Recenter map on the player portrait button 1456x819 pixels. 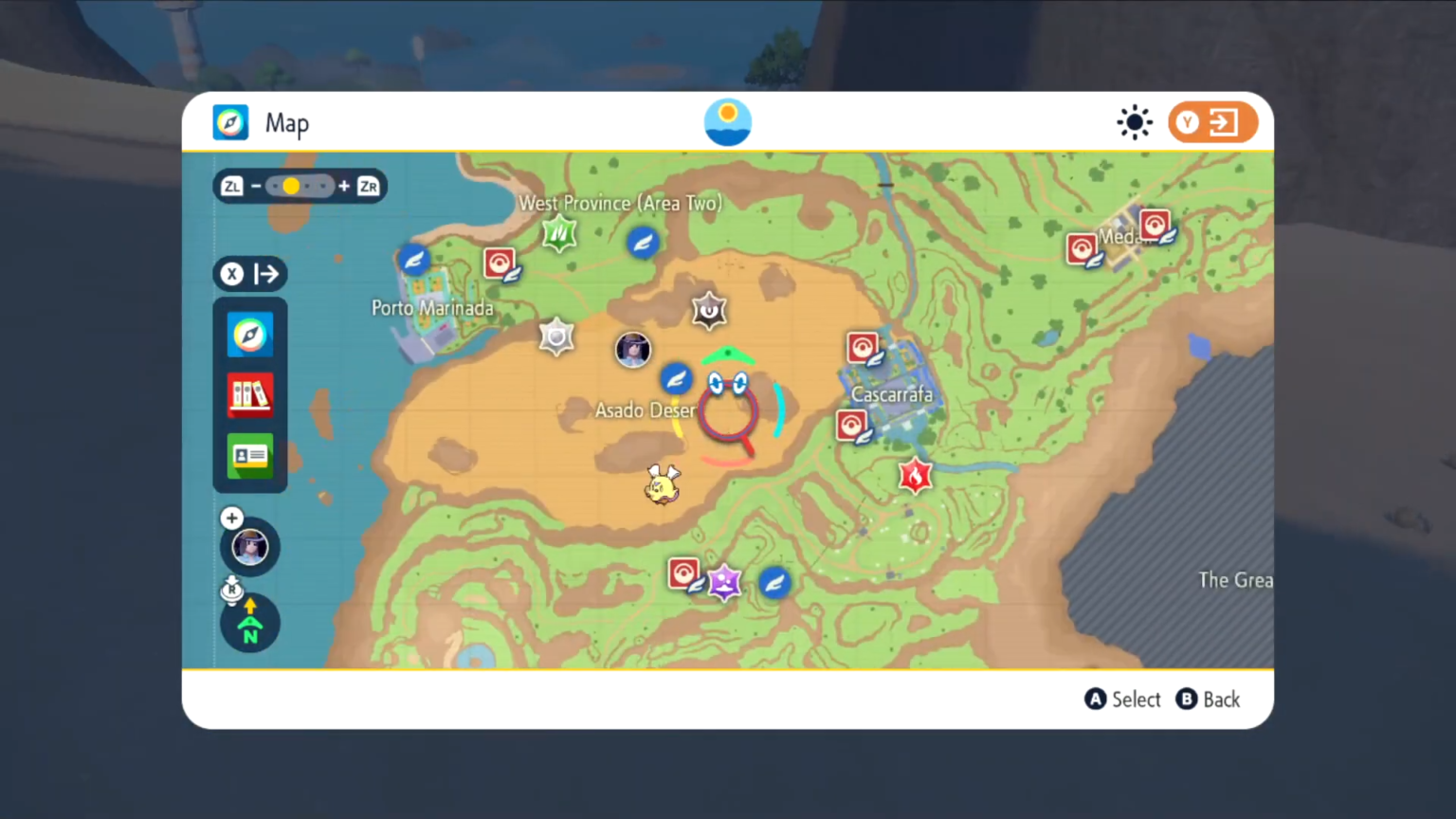[250, 547]
